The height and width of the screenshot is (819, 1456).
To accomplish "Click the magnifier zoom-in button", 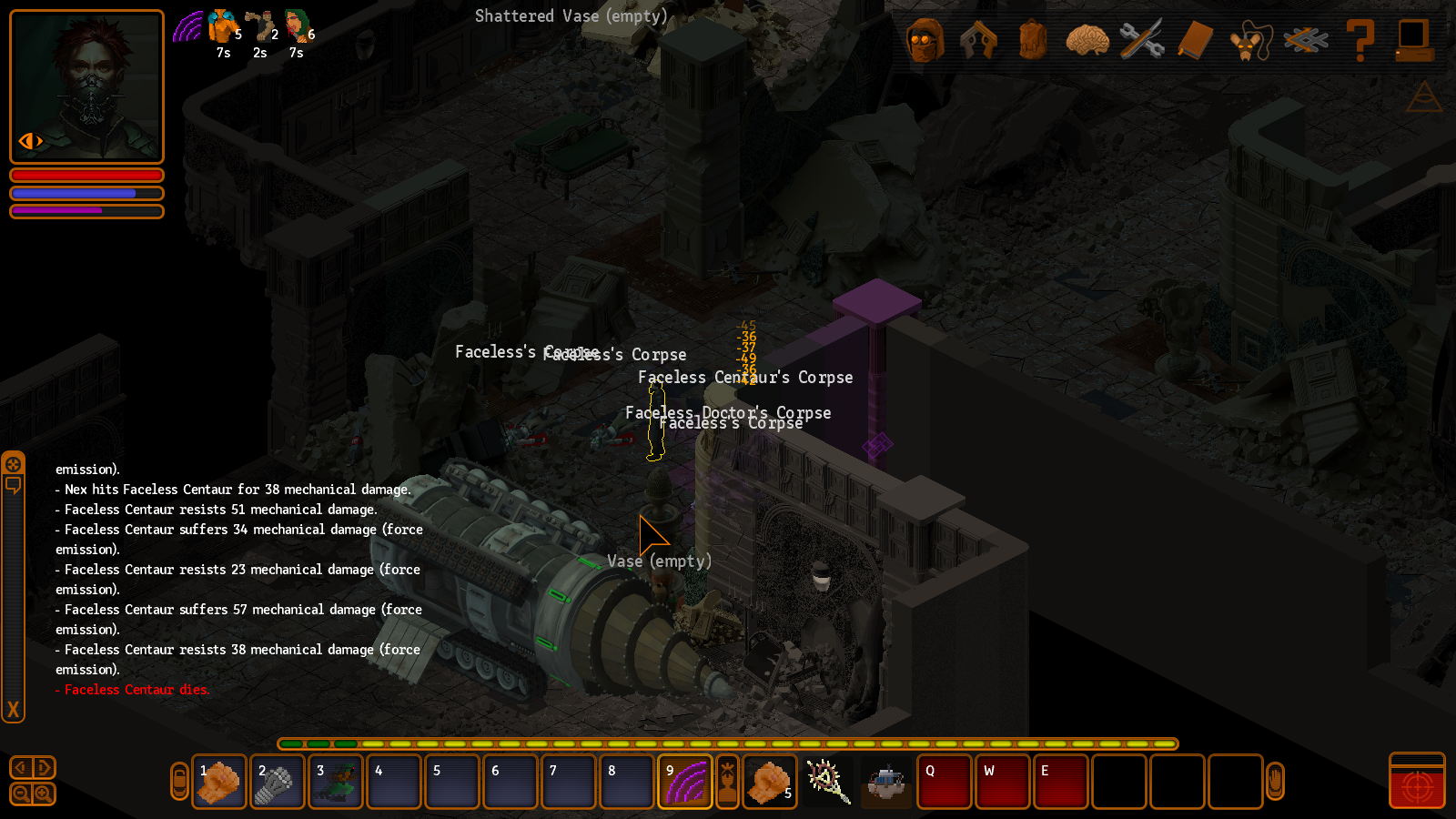I will [x=43, y=794].
